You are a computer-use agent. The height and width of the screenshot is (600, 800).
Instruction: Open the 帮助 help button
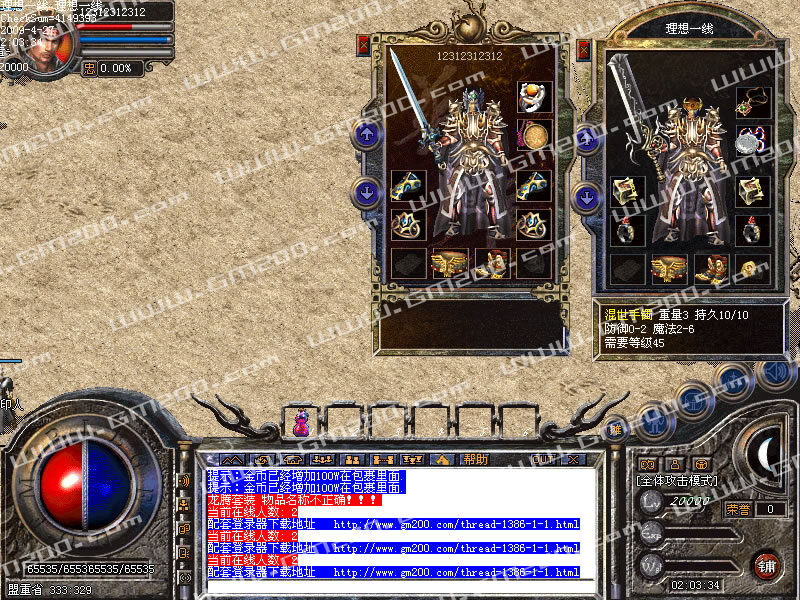click(x=475, y=459)
